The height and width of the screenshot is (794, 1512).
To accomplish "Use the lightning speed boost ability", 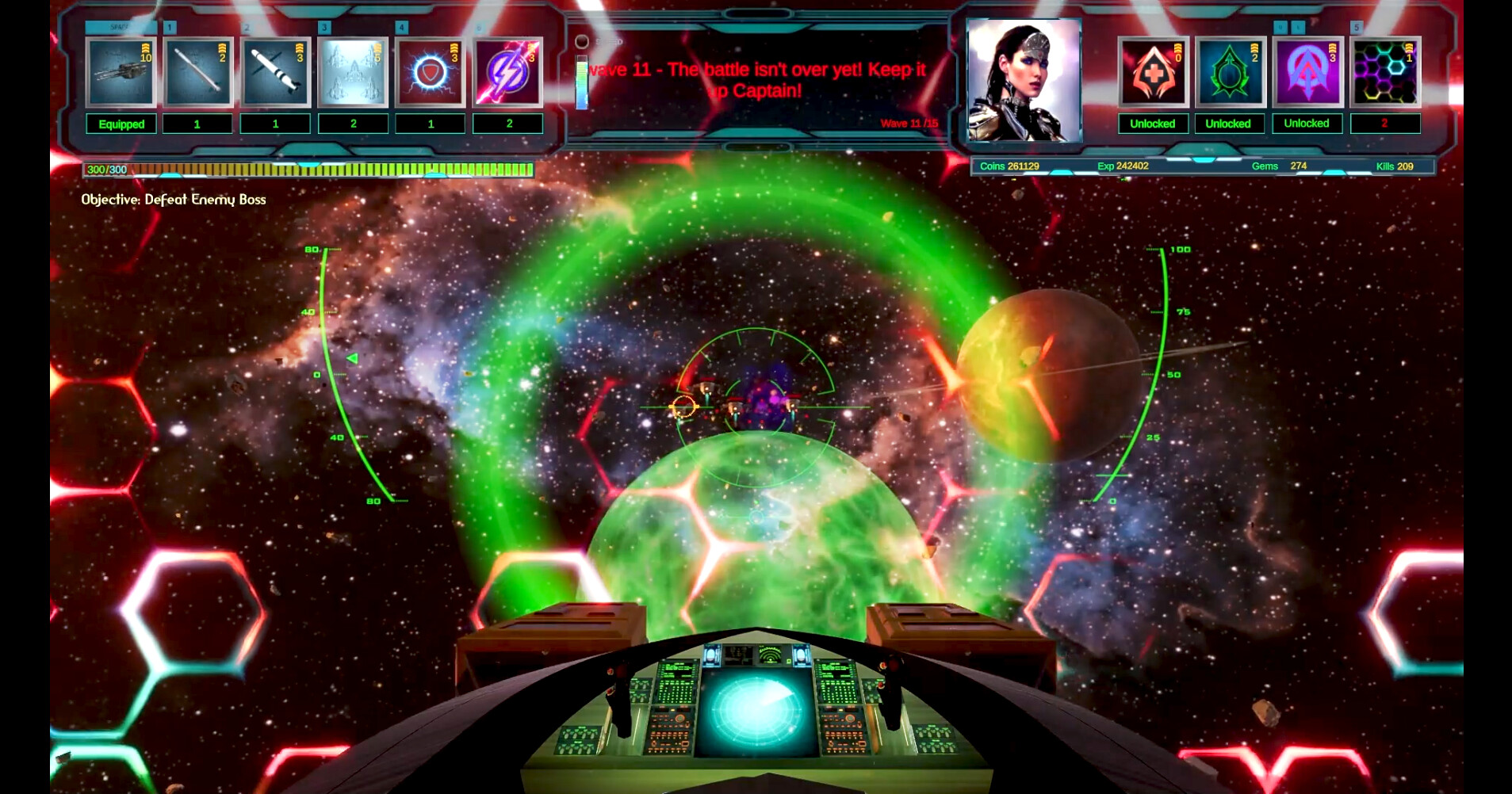I will pos(507,73).
